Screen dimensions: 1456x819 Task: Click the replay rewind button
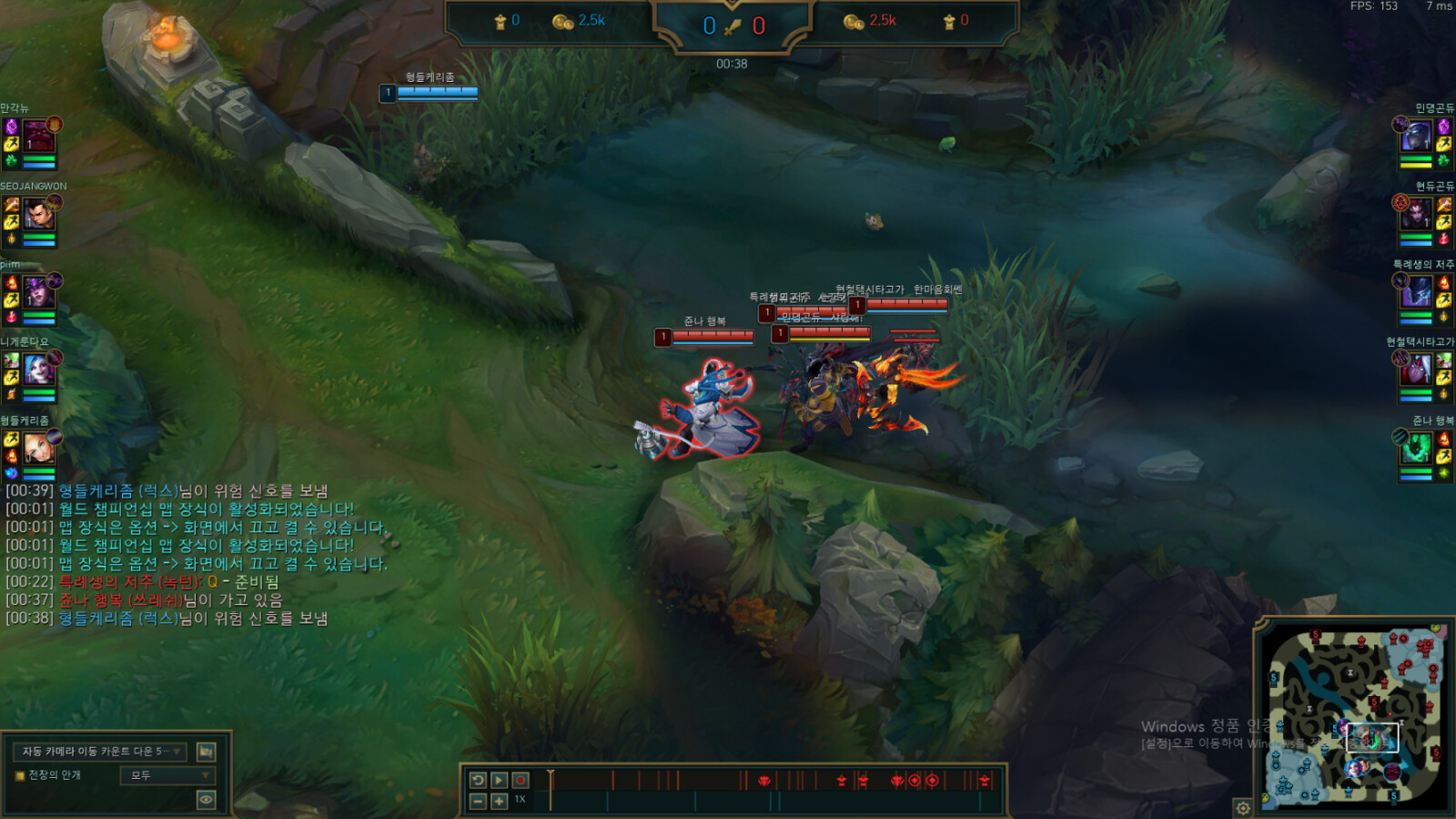click(478, 780)
